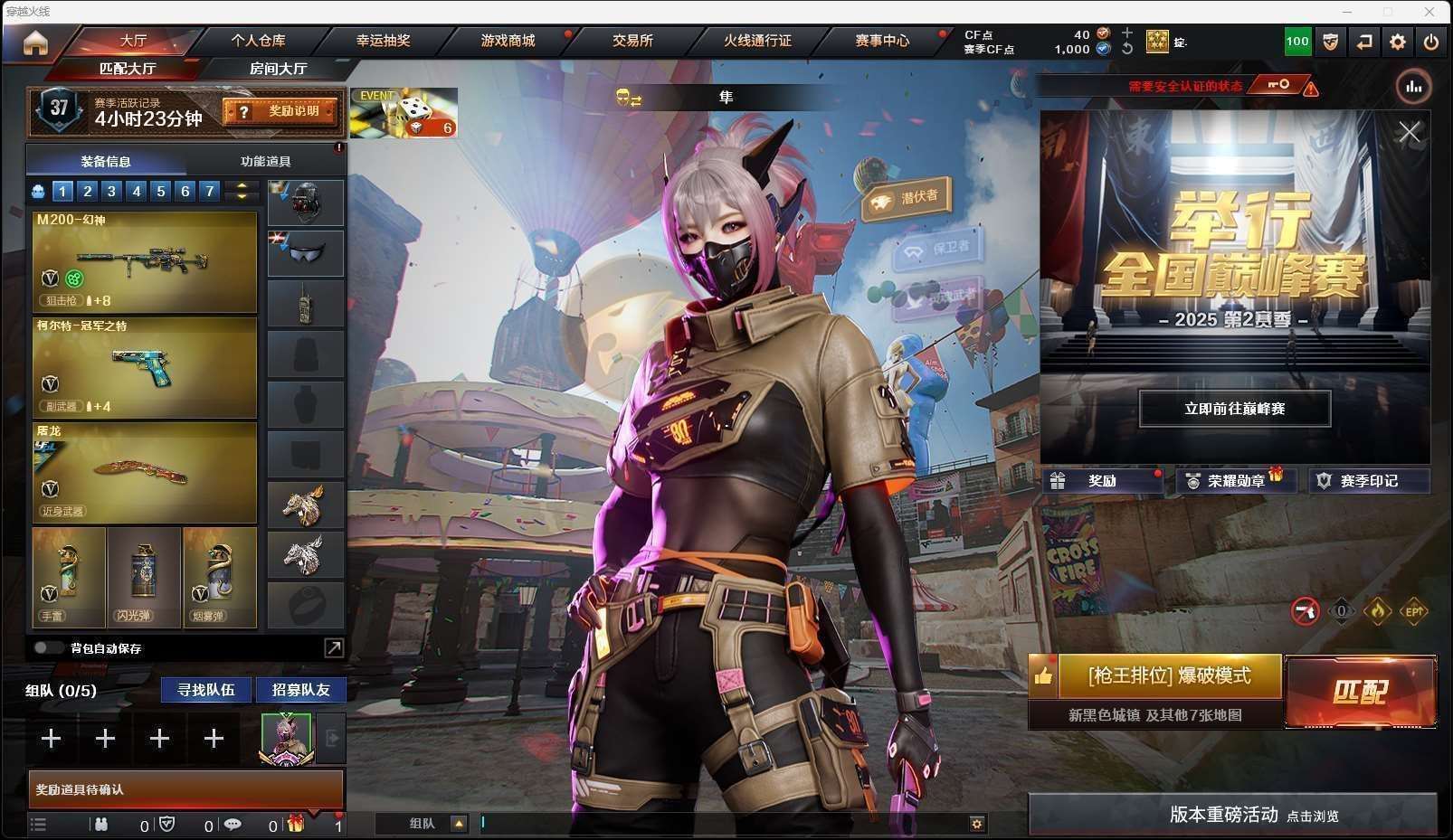The image size is (1453, 840).
Task: Open the 荣耀勋章 panel
Action: pos(1235,481)
